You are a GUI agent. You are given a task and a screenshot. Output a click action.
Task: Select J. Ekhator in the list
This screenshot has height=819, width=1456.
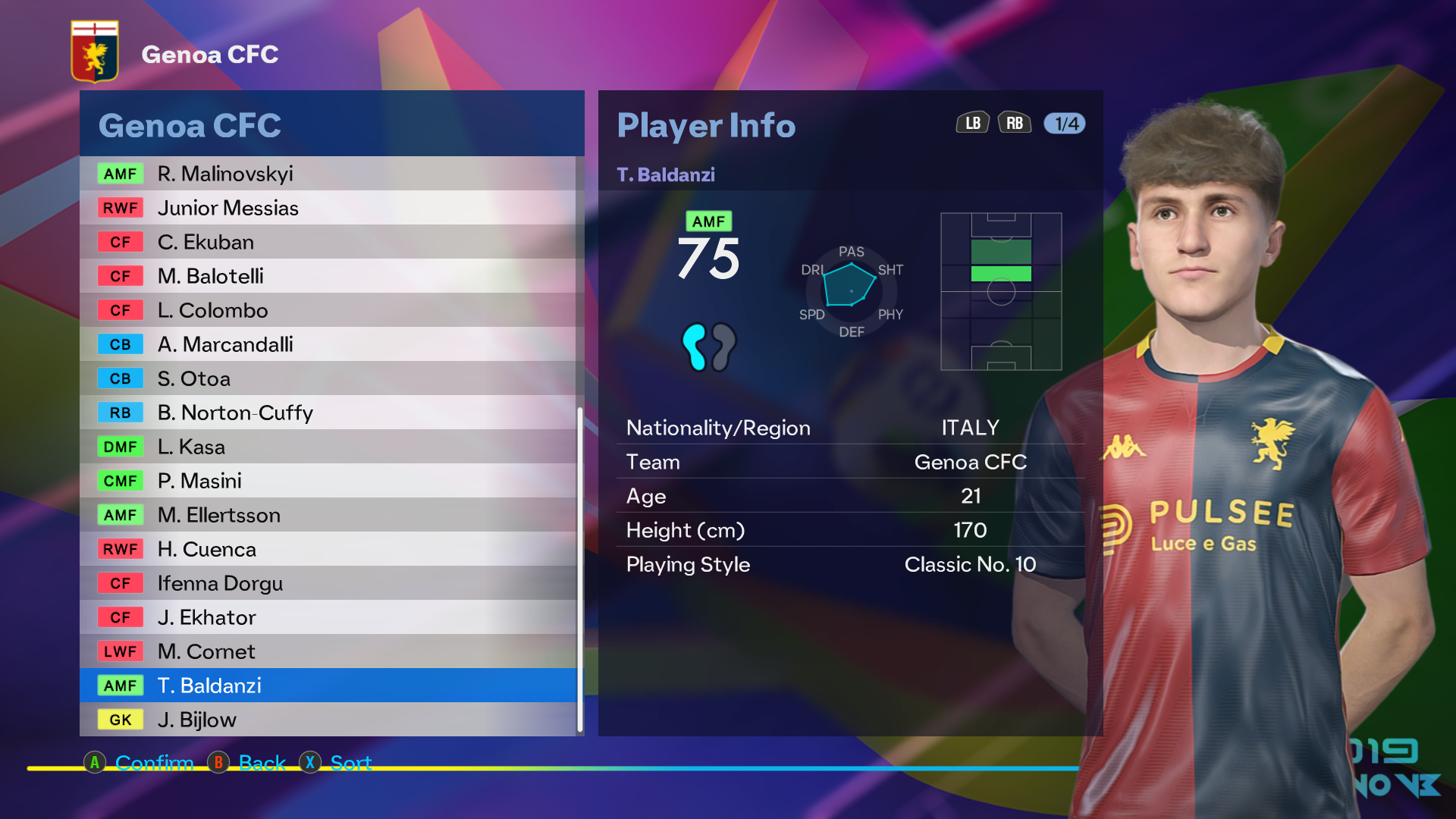328,617
